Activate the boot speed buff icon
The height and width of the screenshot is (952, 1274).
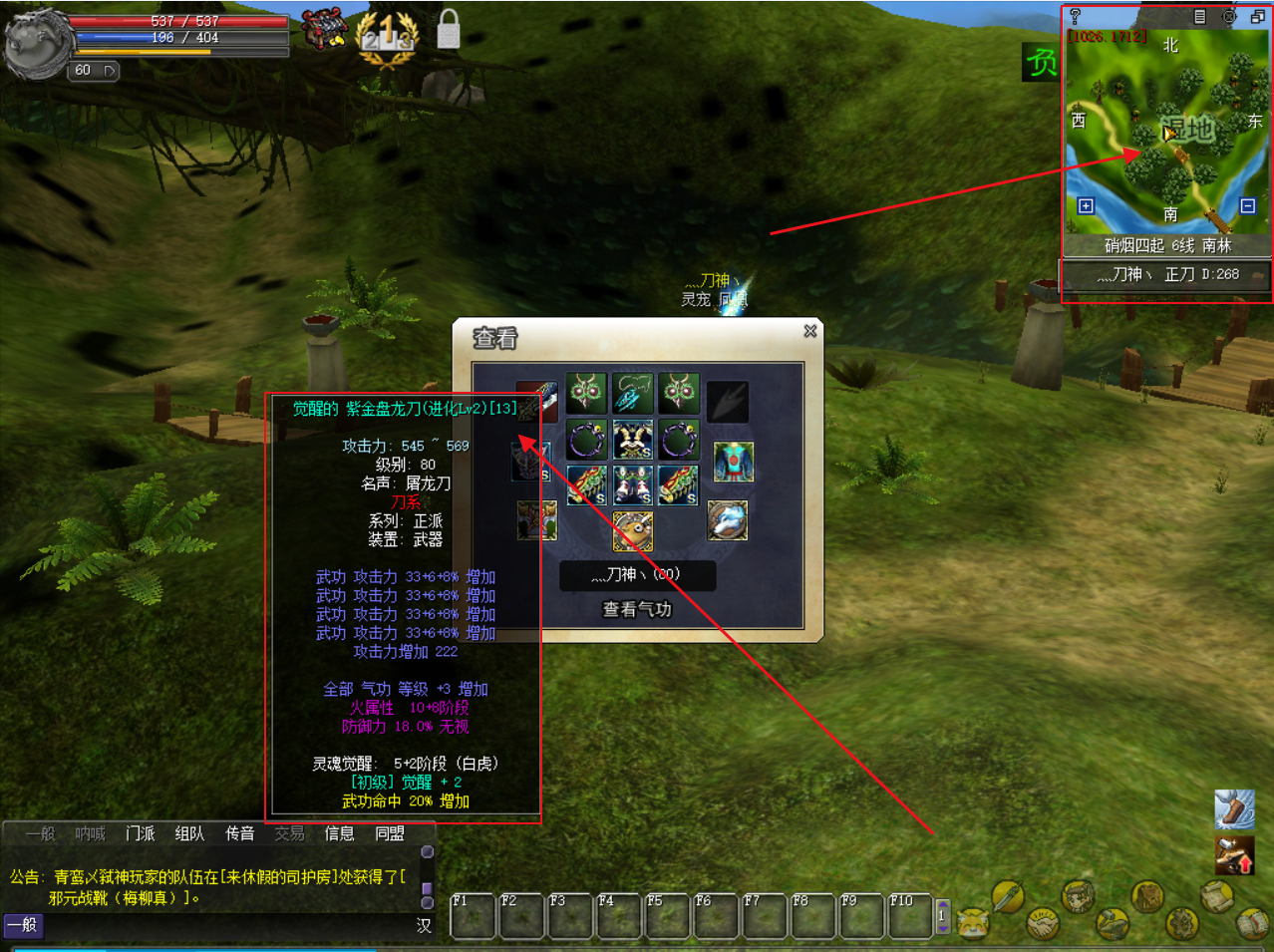pos(1234,808)
